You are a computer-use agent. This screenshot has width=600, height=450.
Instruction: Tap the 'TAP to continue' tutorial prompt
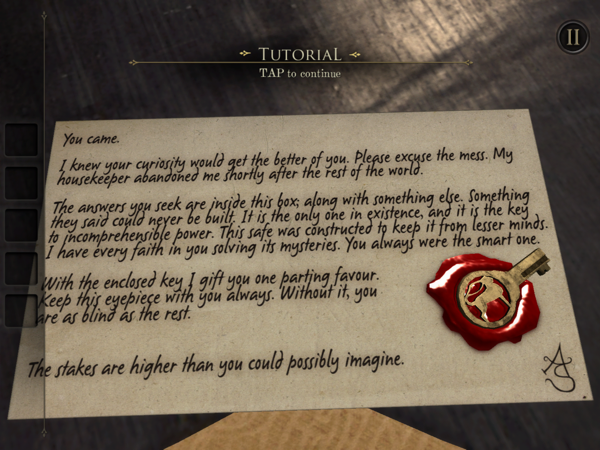coord(300,73)
